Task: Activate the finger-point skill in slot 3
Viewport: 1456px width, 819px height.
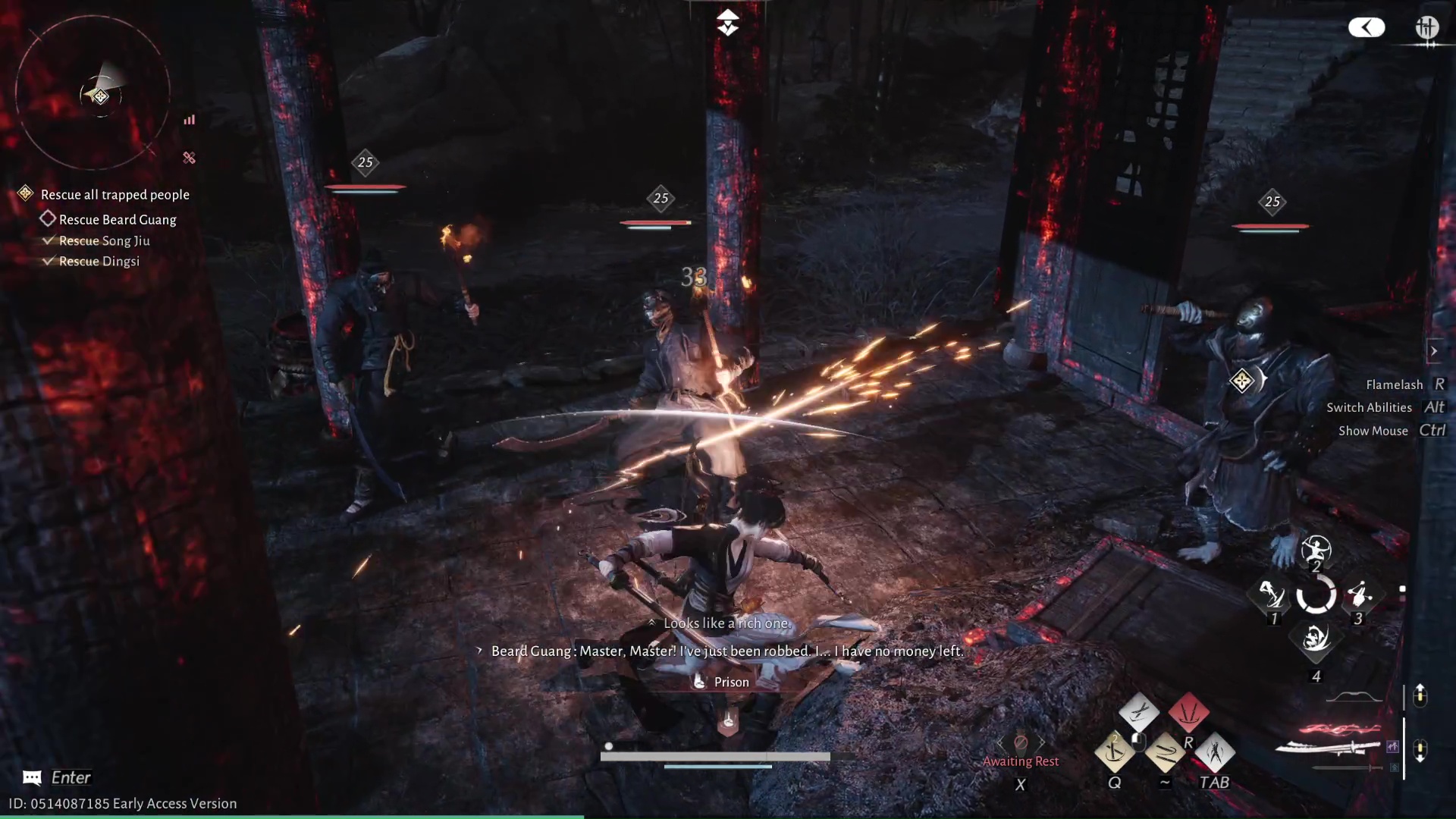Action: [1359, 595]
